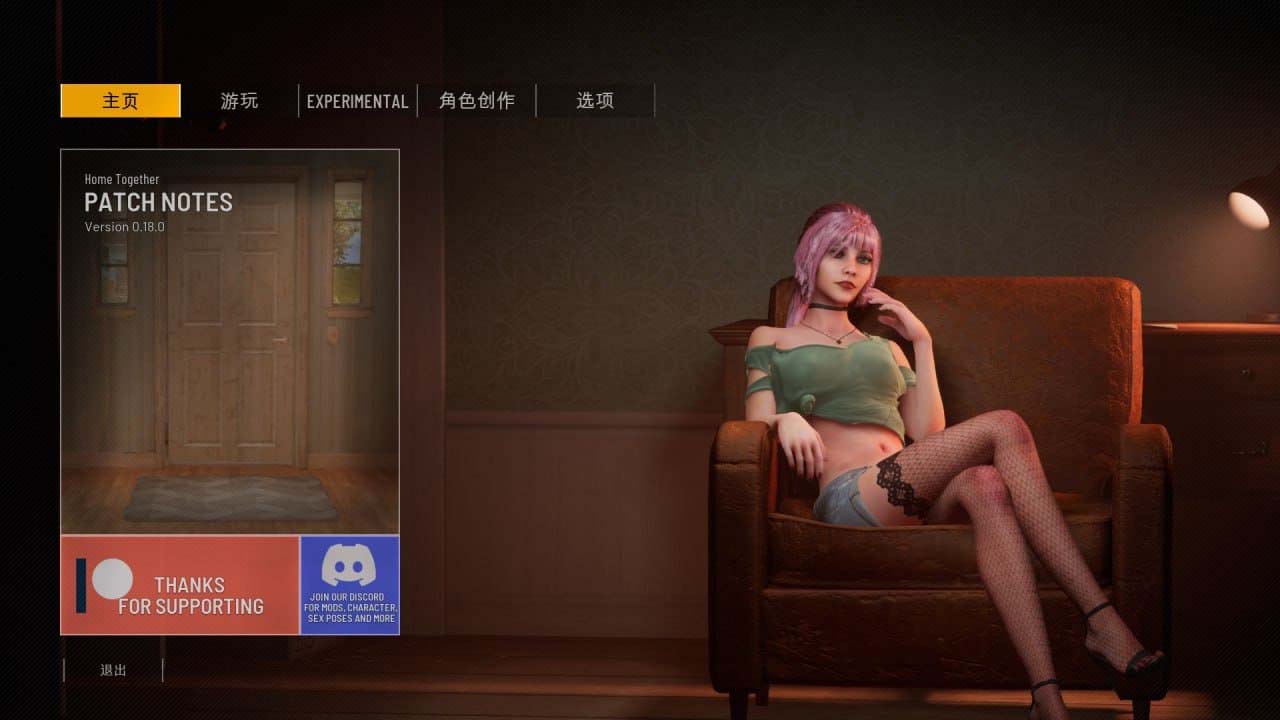
Task: Switch to the 游玩 play tab
Action: point(239,101)
